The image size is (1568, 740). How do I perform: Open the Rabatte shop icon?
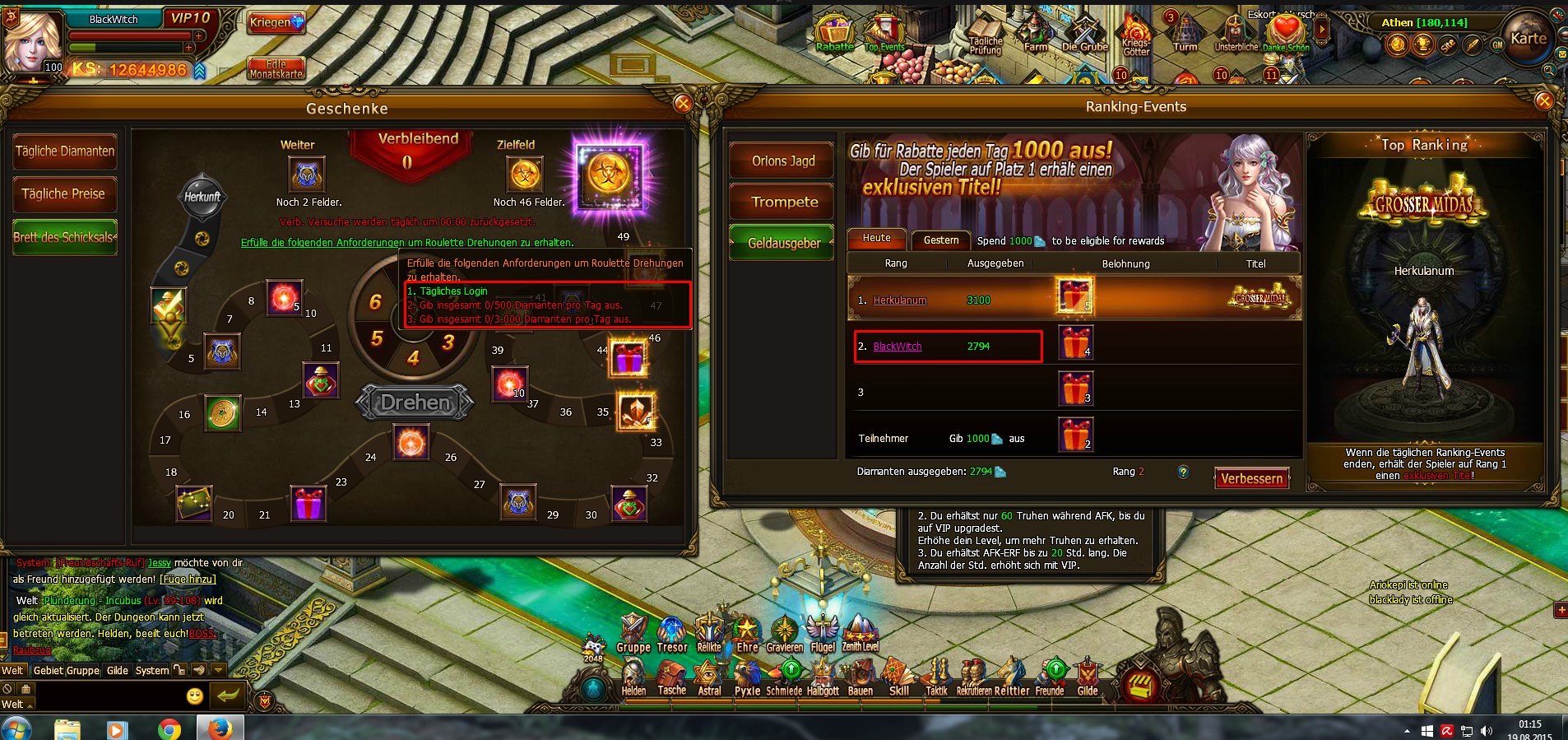834,35
